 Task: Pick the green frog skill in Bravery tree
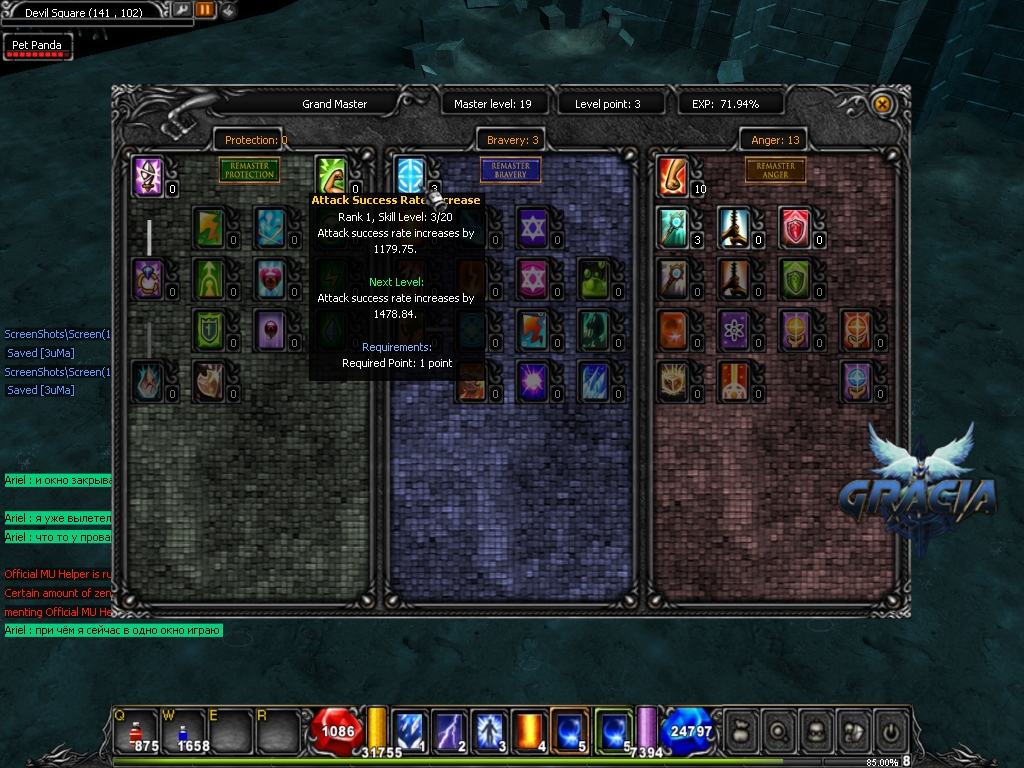[x=594, y=278]
